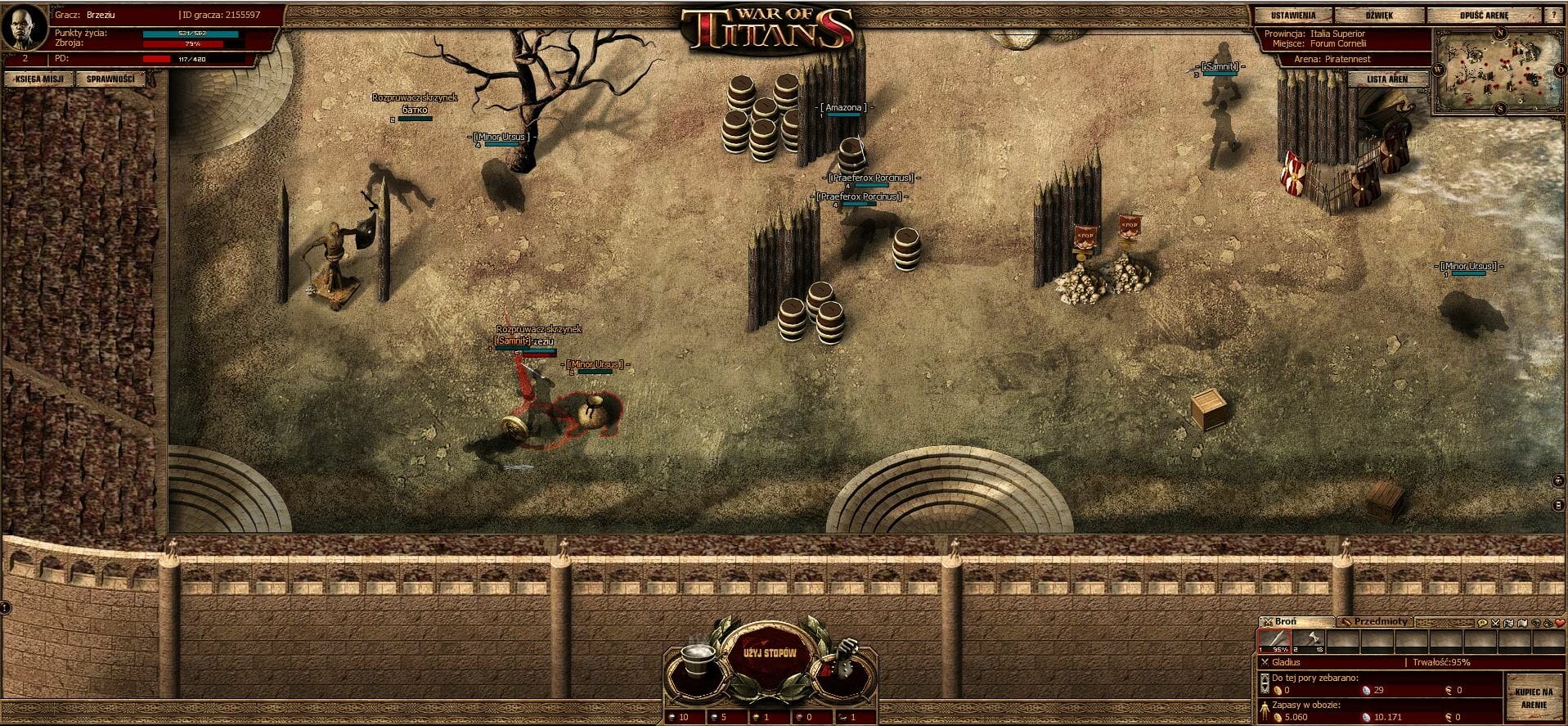The width and height of the screenshot is (1568, 726).
Task: Open the Sprawności skills panel
Action: 110,79
